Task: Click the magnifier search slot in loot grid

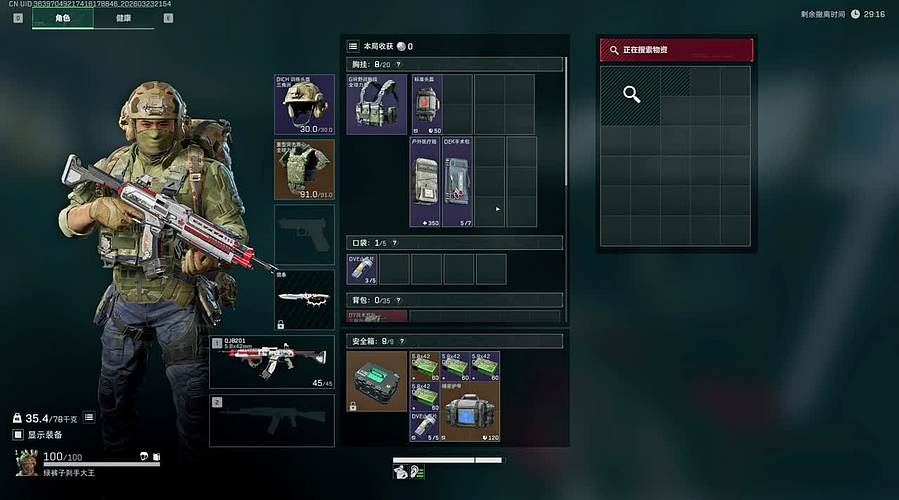Action: [x=631, y=95]
